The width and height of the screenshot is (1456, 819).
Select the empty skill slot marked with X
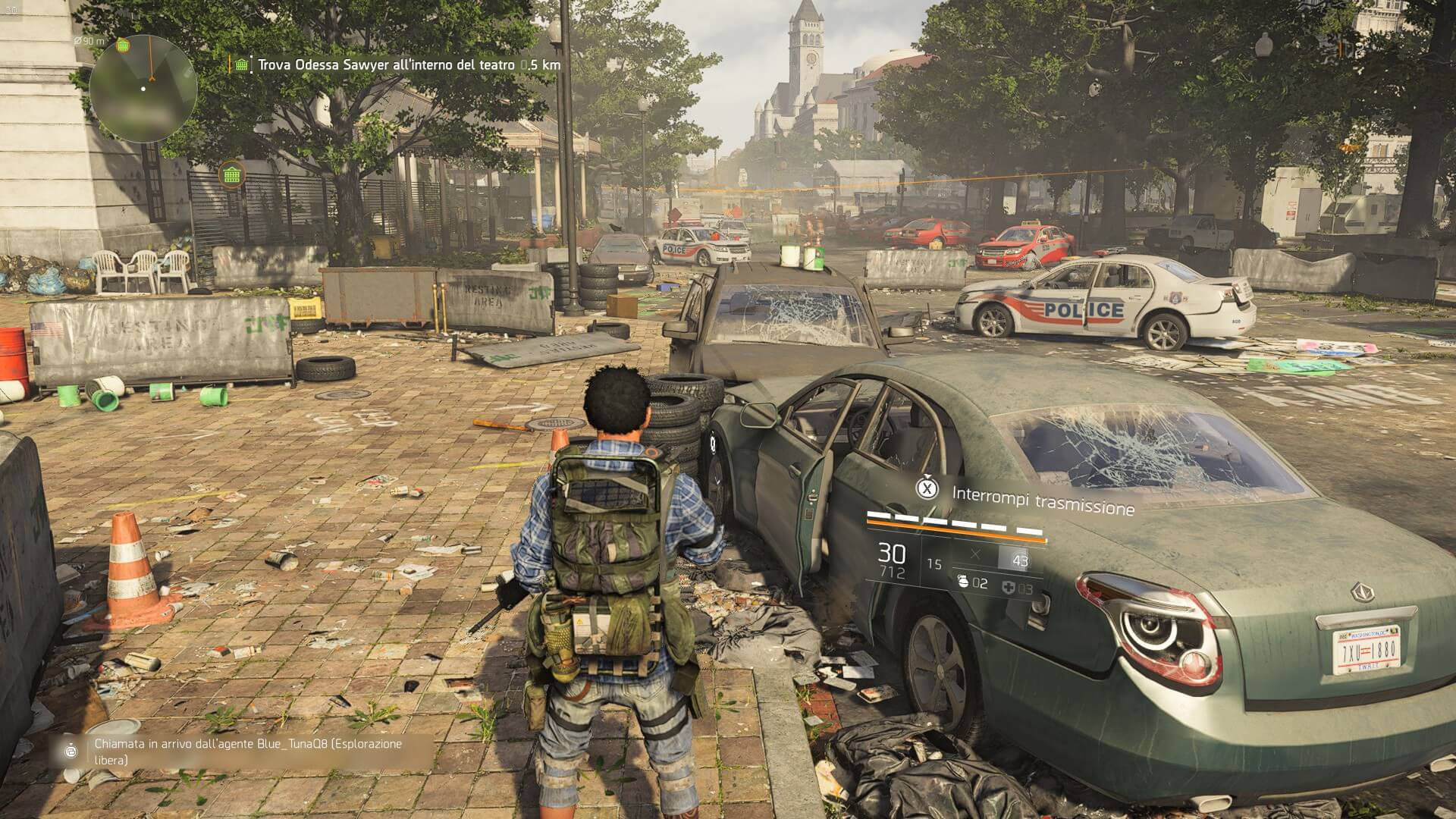click(x=975, y=555)
